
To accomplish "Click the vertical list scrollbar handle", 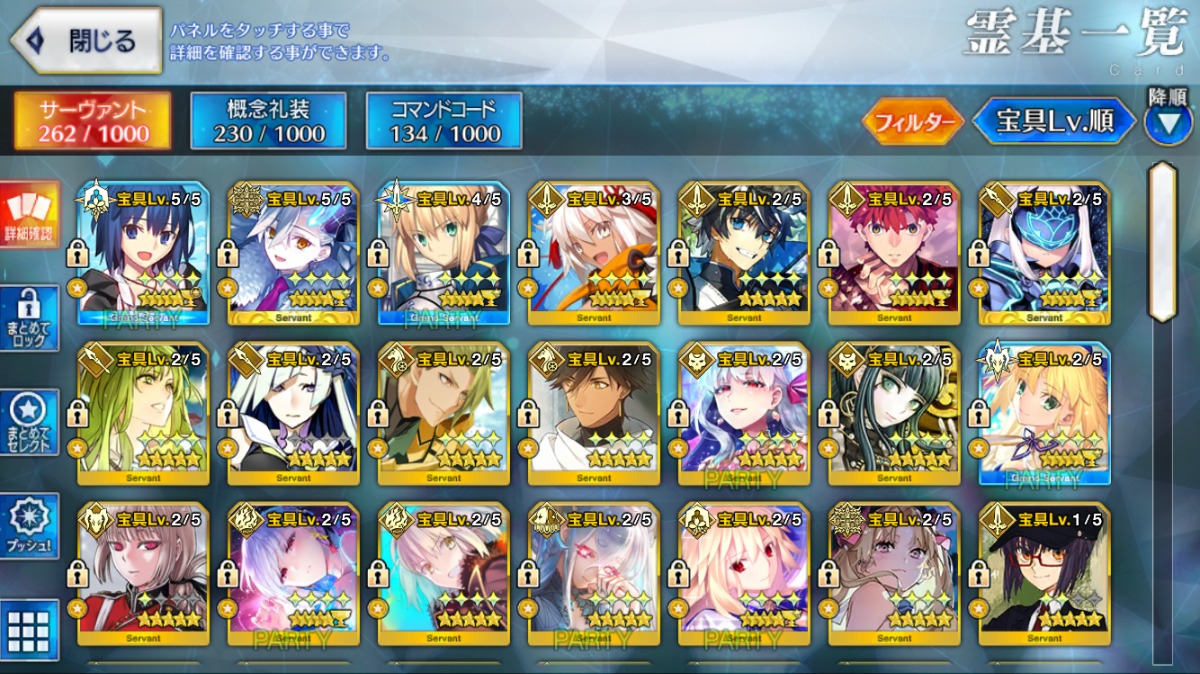I will point(1162,240).
